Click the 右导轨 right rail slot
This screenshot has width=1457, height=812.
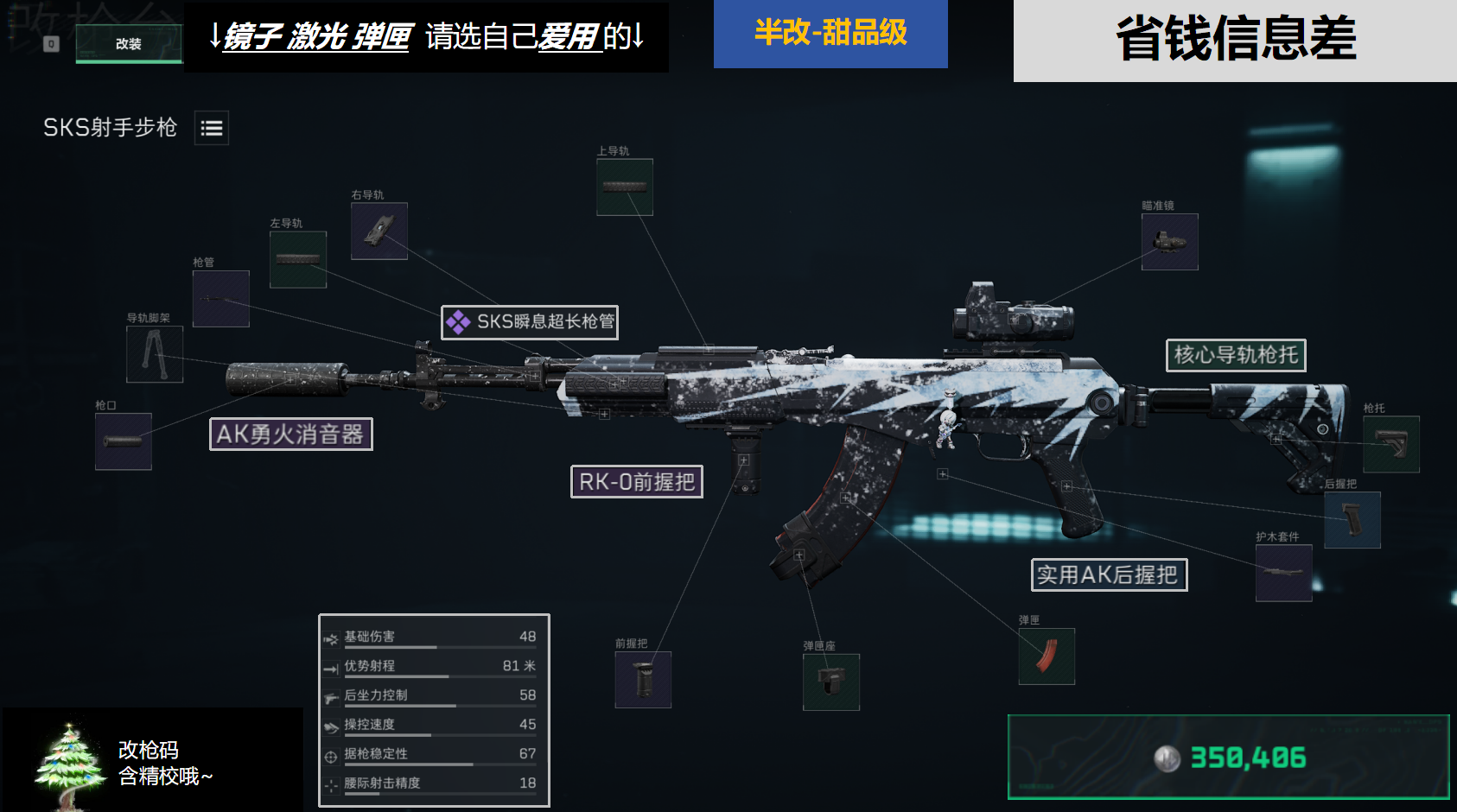378,231
